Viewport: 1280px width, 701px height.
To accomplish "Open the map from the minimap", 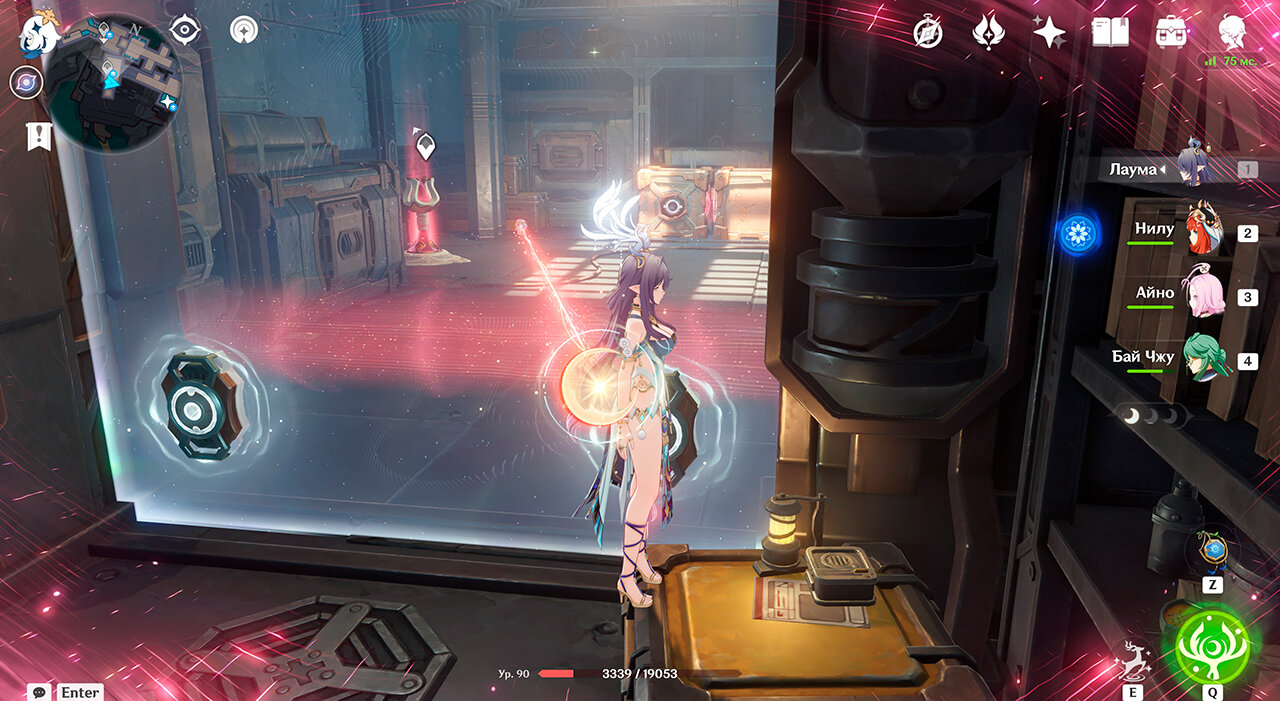I will (x=110, y=80).
